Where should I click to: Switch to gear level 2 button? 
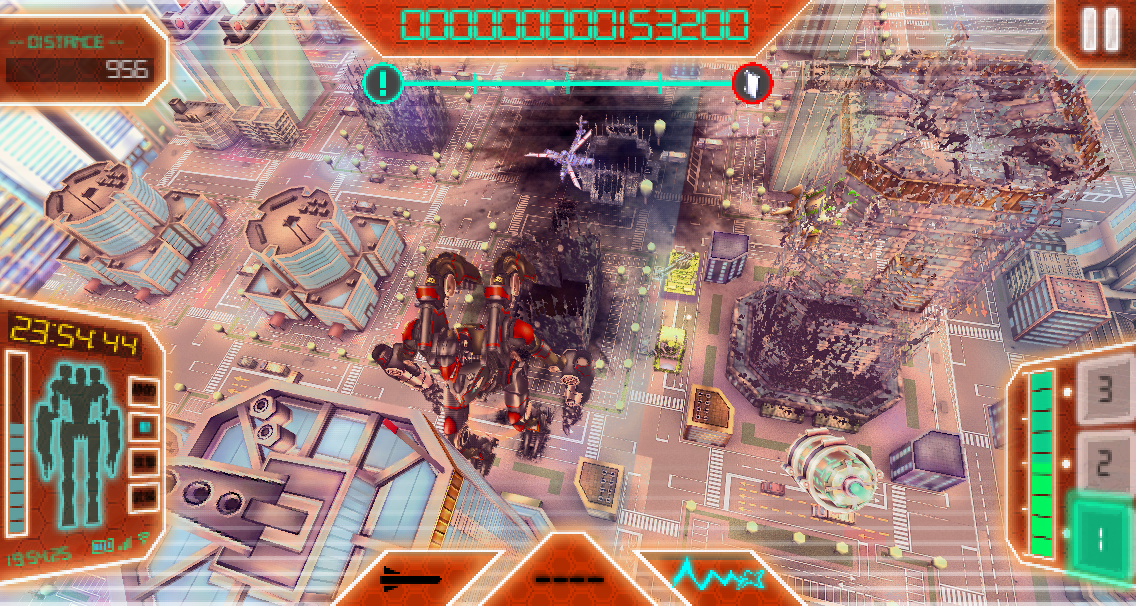coord(1103,462)
